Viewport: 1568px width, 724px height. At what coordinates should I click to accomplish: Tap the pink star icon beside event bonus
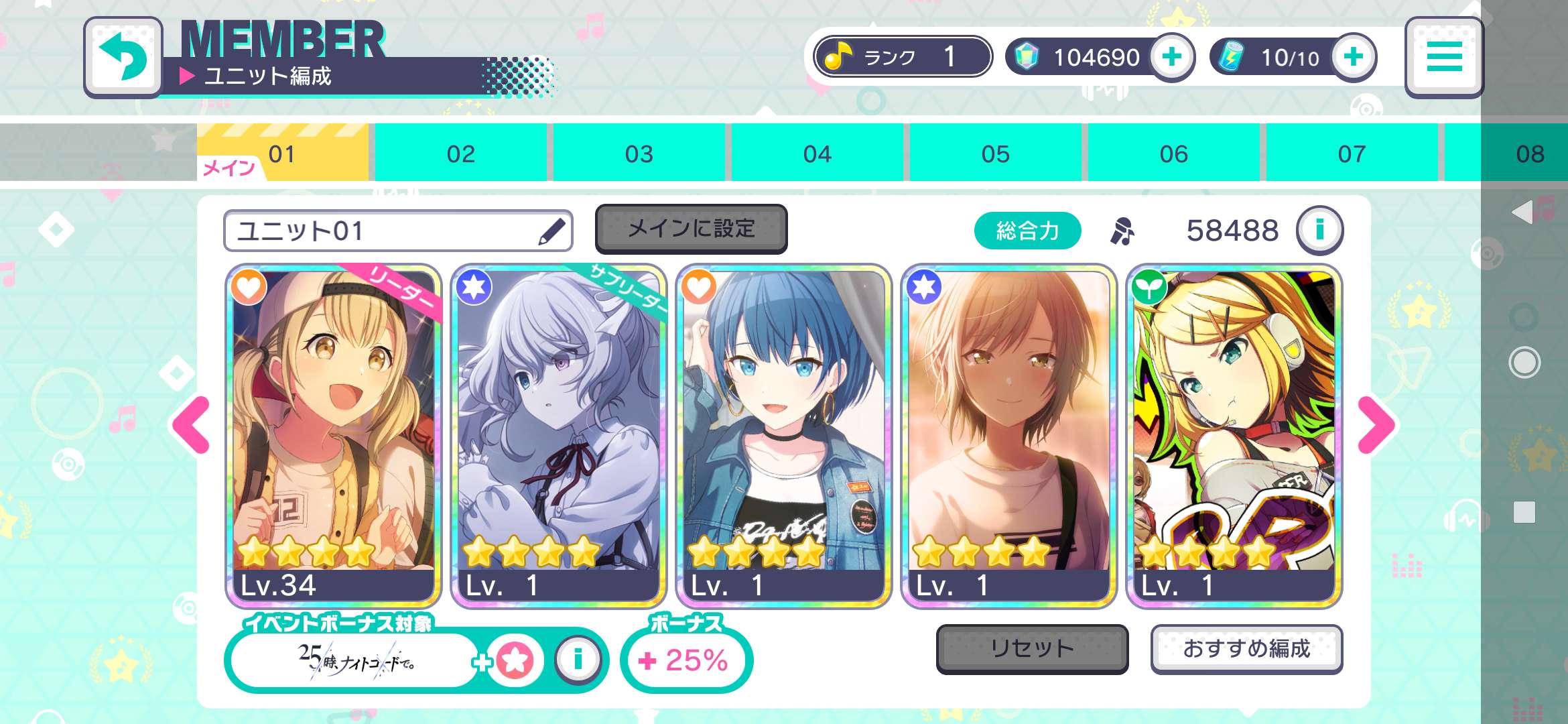514,659
